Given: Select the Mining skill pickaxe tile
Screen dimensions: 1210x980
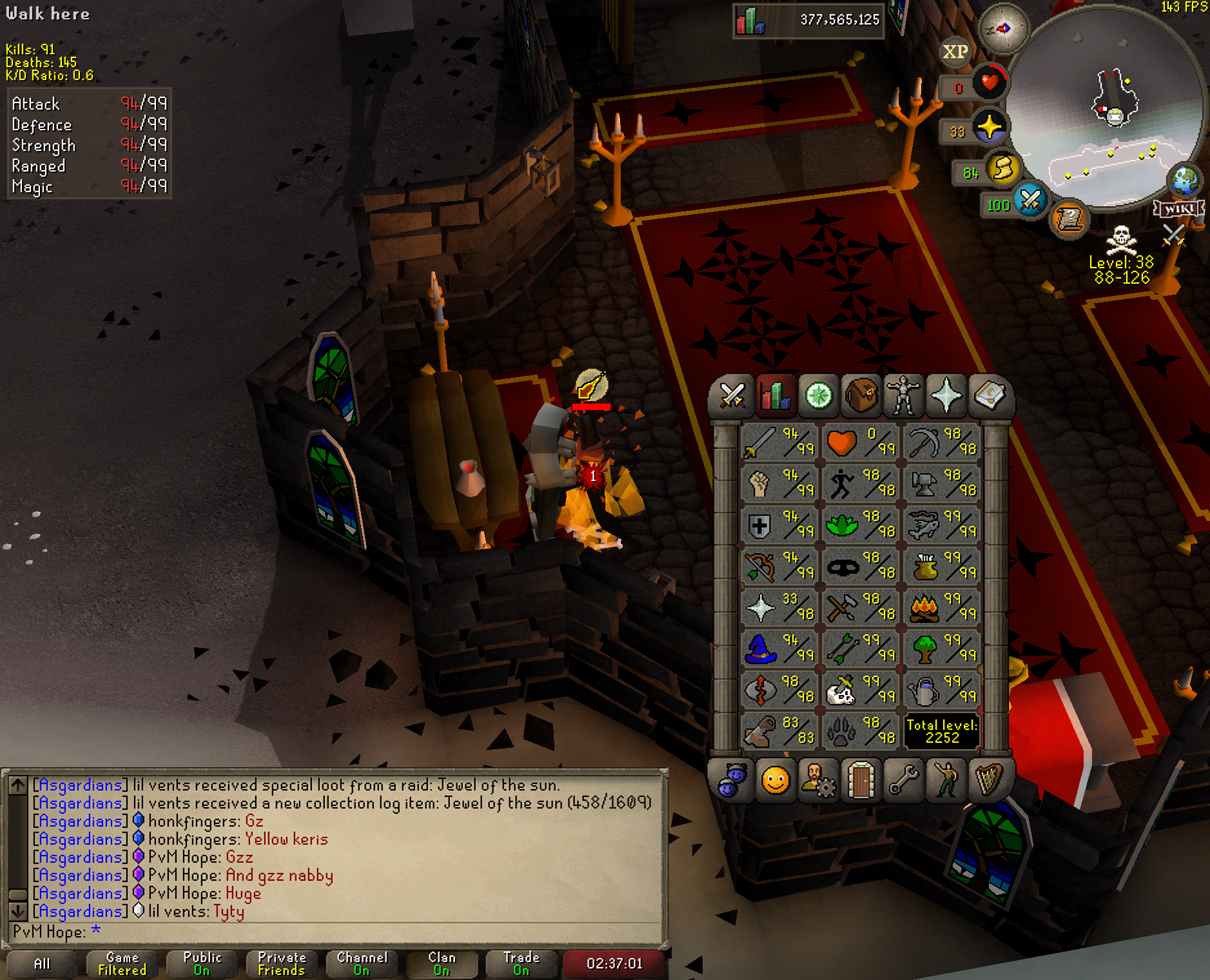Looking at the screenshot, I should tap(942, 442).
